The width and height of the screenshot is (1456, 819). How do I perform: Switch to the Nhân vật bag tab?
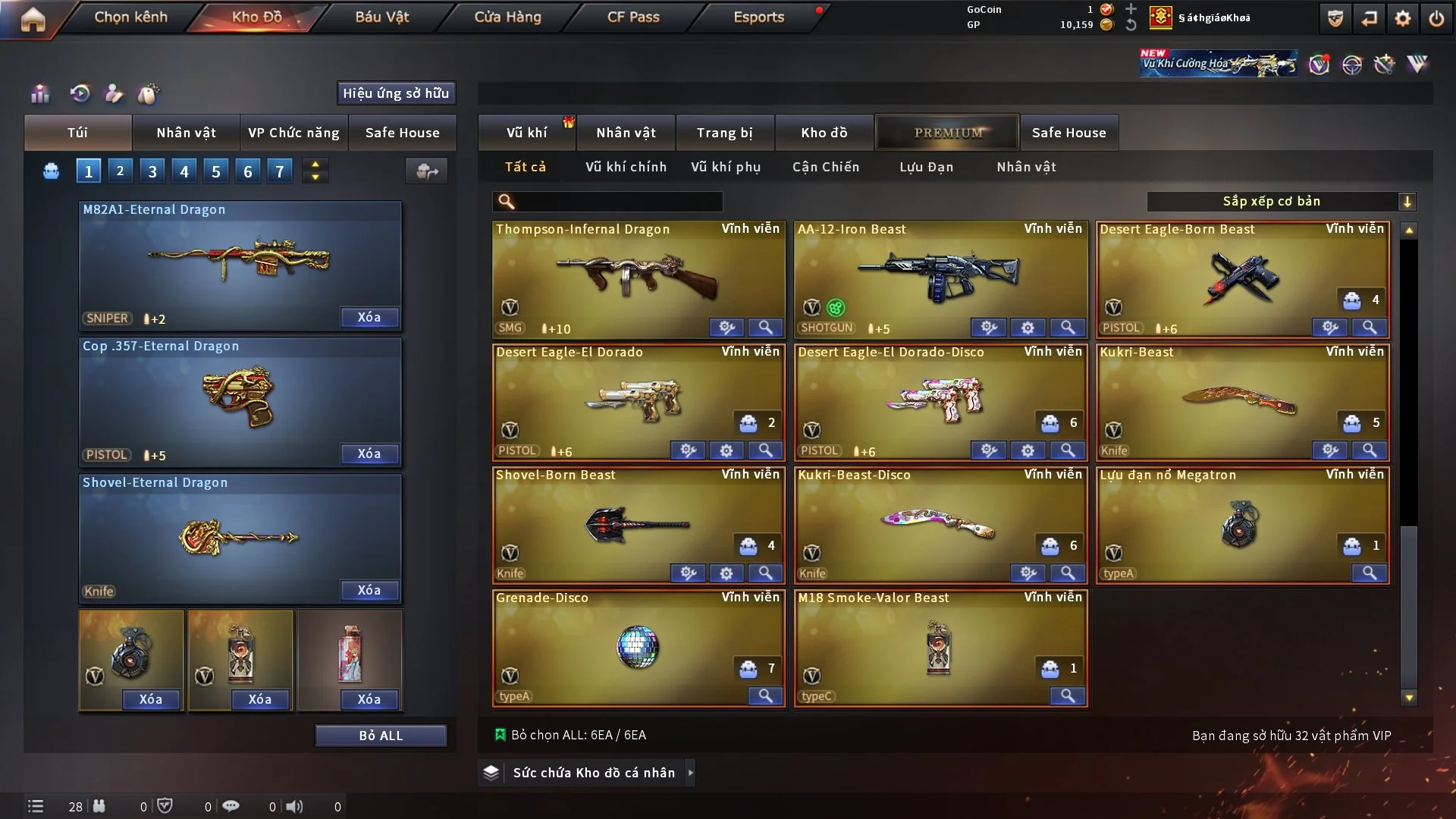coord(186,133)
